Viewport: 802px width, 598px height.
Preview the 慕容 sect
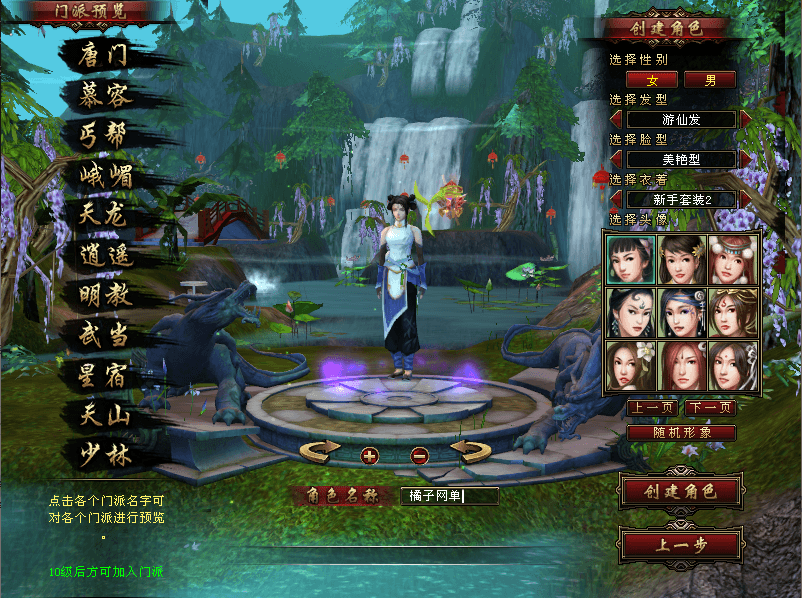click(105, 96)
